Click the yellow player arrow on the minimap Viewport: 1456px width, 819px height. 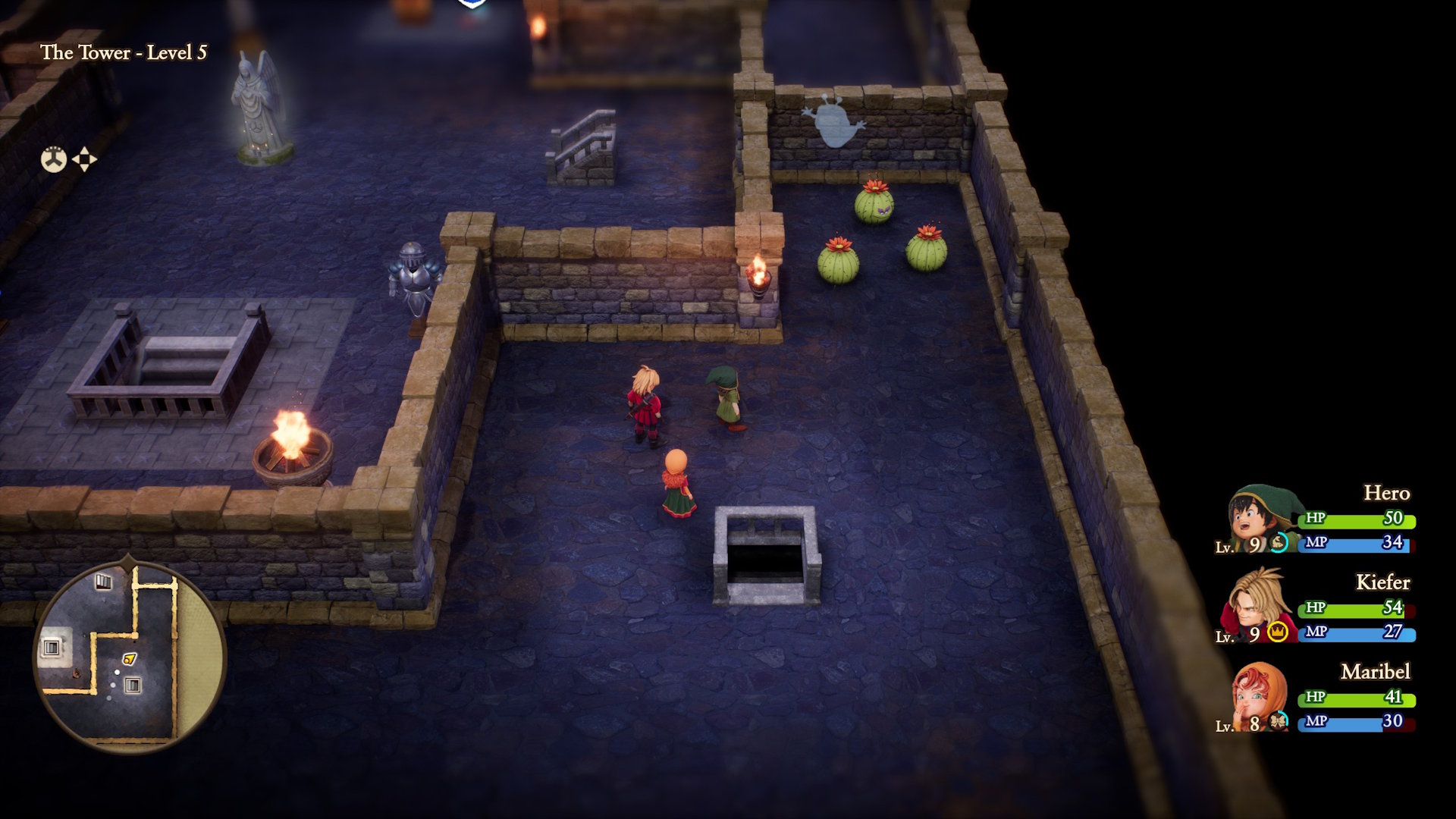point(130,659)
